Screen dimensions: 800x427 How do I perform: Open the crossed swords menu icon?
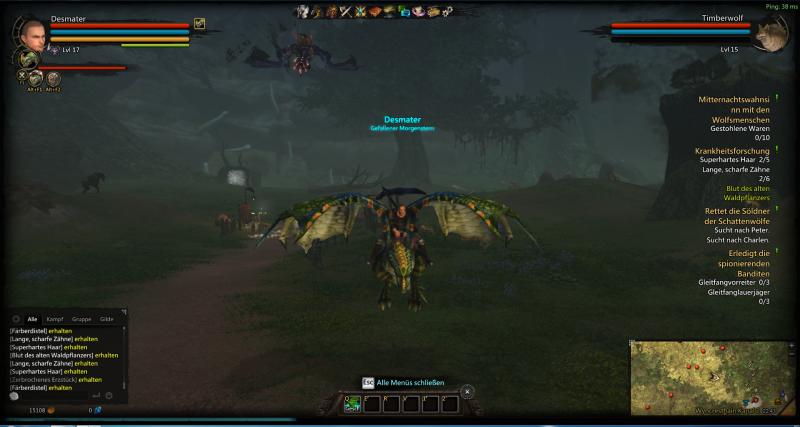[346, 12]
